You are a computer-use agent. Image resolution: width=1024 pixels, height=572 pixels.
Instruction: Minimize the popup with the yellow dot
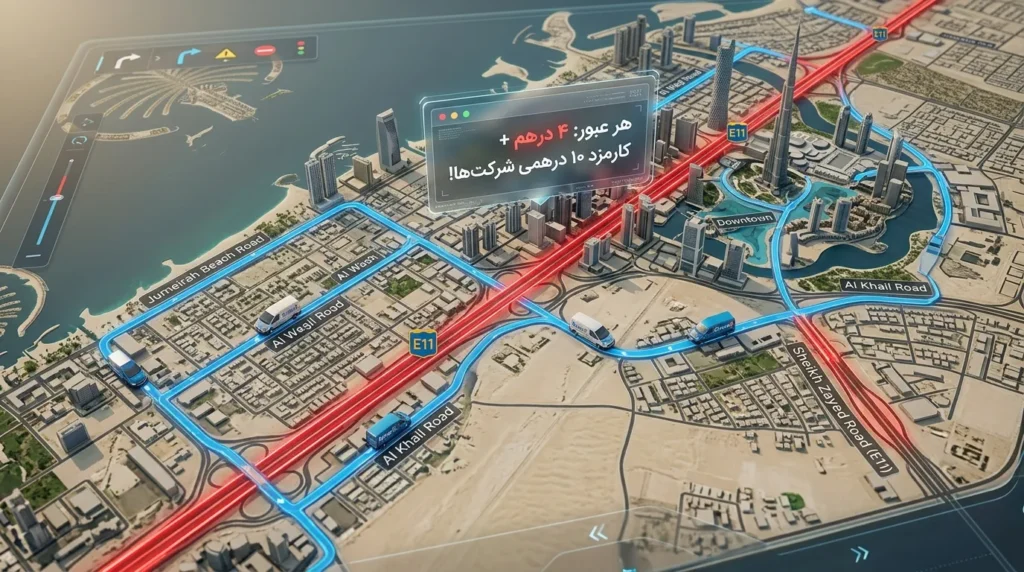pyautogui.click(x=455, y=115)
